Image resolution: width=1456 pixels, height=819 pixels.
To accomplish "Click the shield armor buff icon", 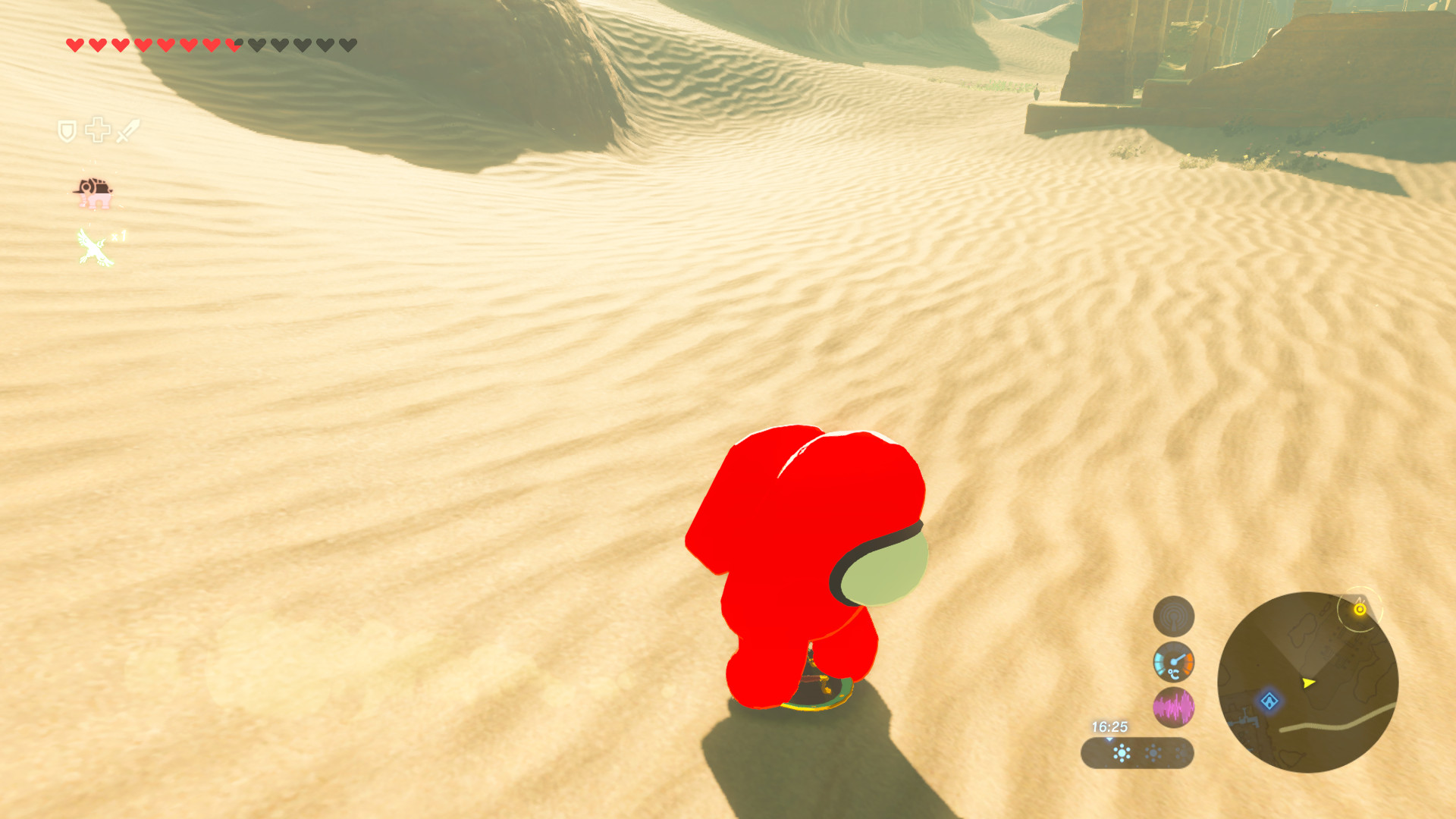I will 67,129.
